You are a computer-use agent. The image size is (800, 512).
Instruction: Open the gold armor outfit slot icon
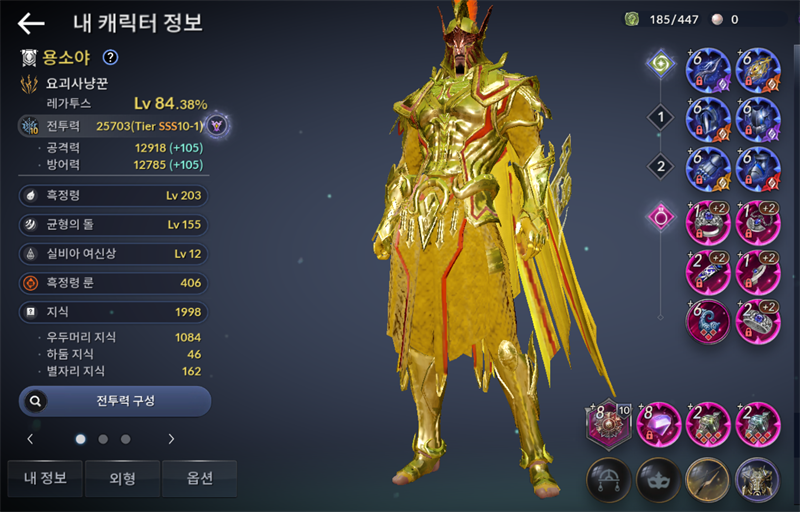[757, 478]
